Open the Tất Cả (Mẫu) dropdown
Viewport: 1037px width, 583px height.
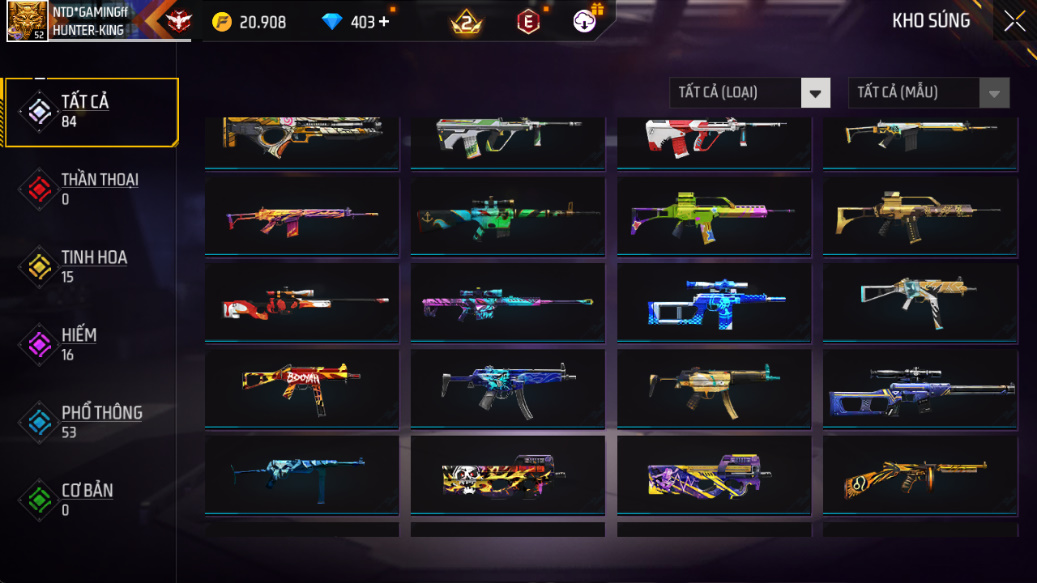pos(928,93)
